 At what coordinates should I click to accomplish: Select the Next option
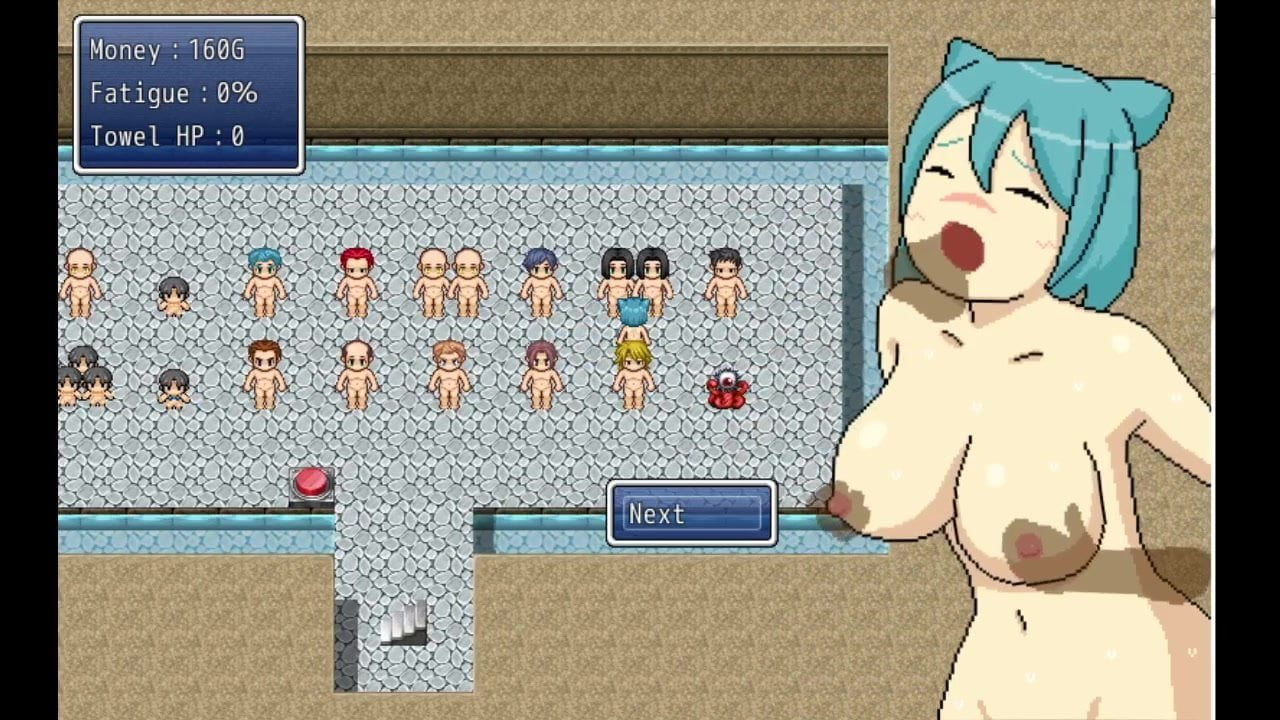(691, 514)
